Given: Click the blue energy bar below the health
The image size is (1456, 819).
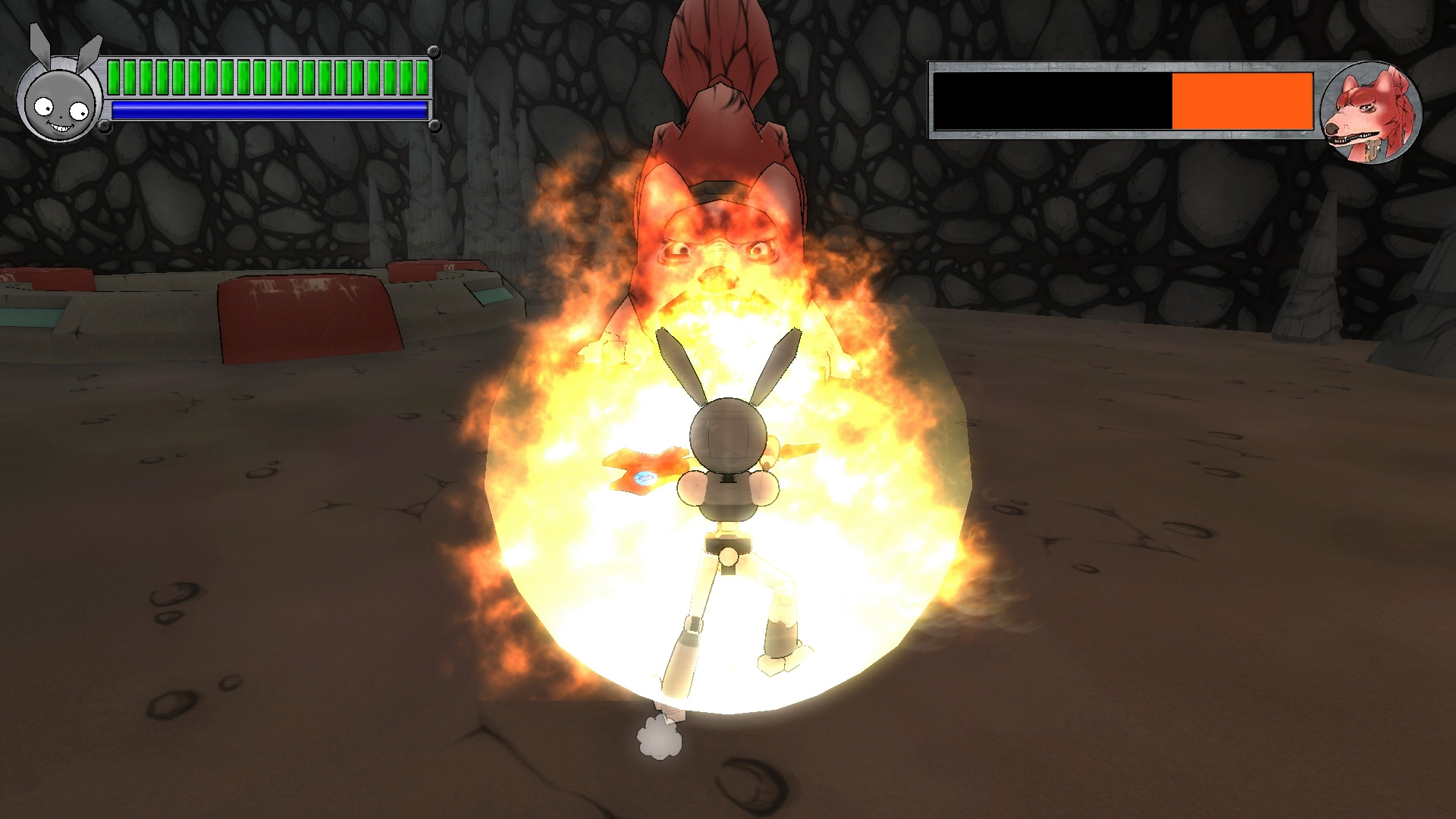Looking at the screenshot, I should click(x=265, y=110).
